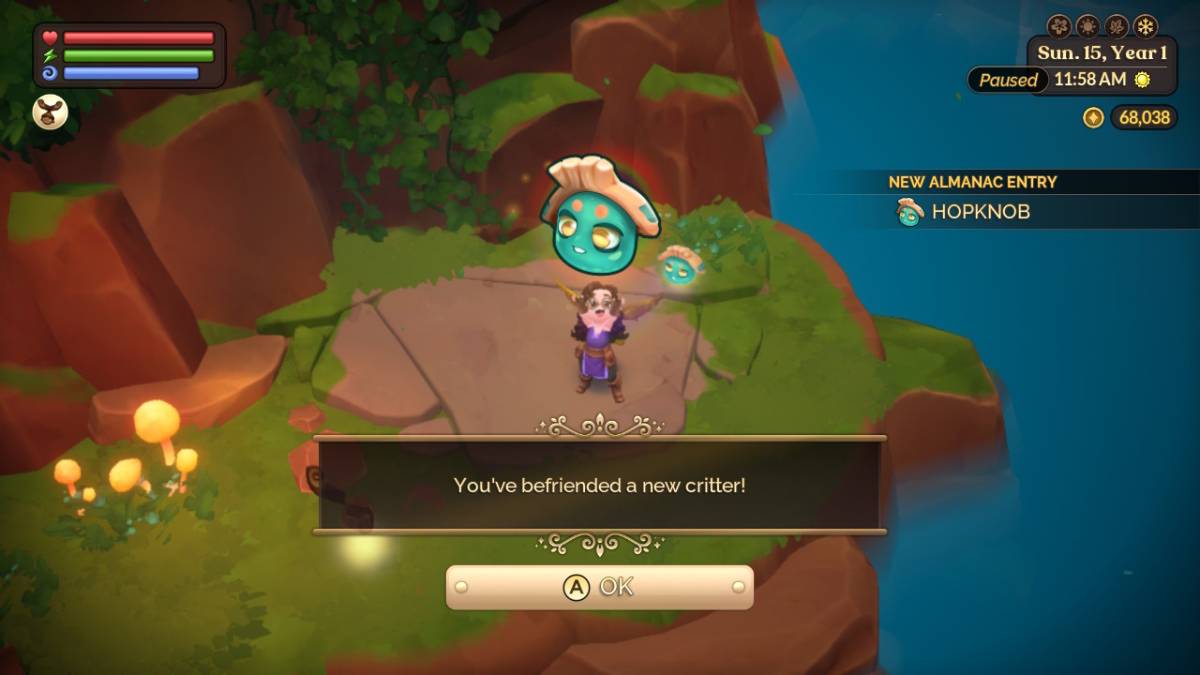Select the acorn icon below status bars

tap(50, 112)
